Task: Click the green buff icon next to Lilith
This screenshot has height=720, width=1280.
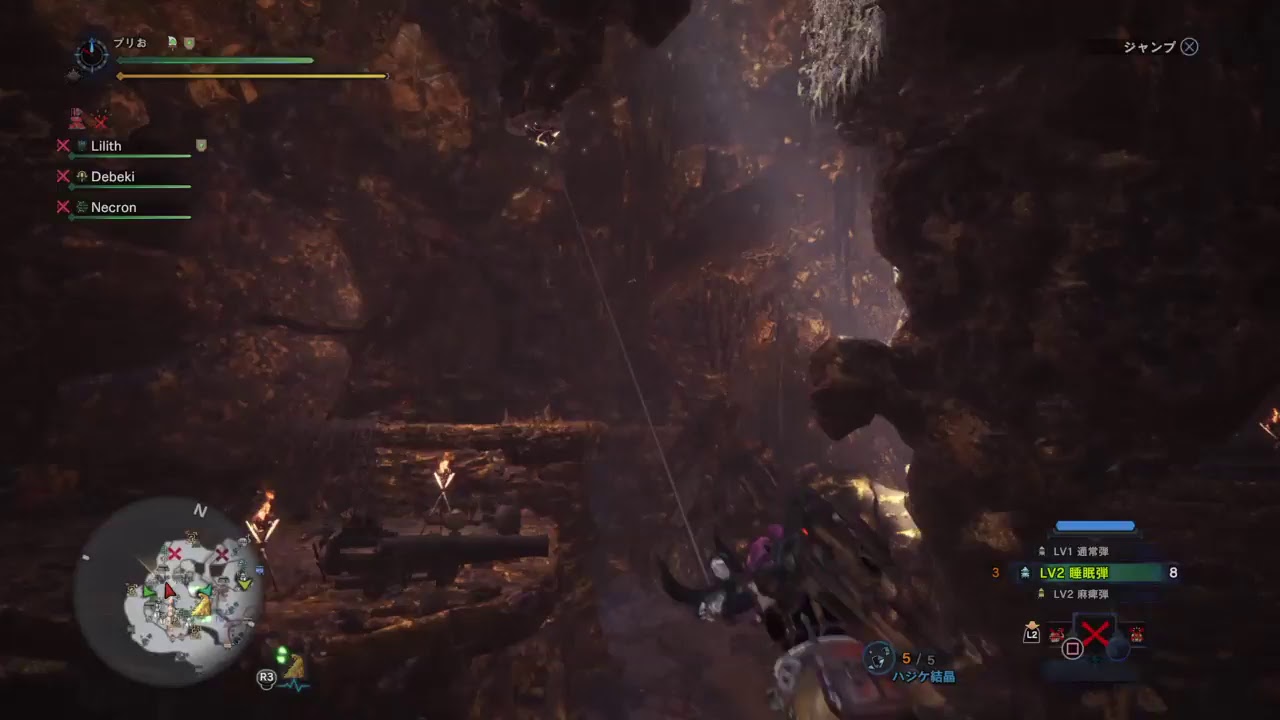Action: tap(200, 146)
